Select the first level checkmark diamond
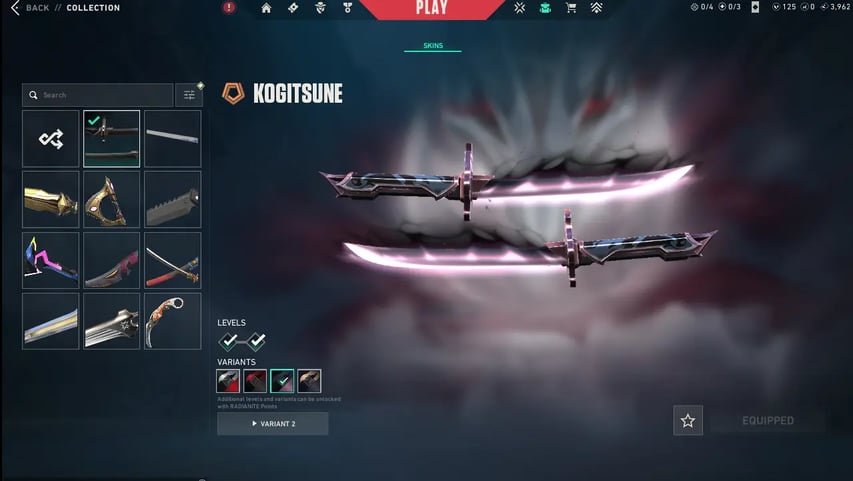Image resolution: width=853 pixels, height=481 pixels. tap(230, 341)
